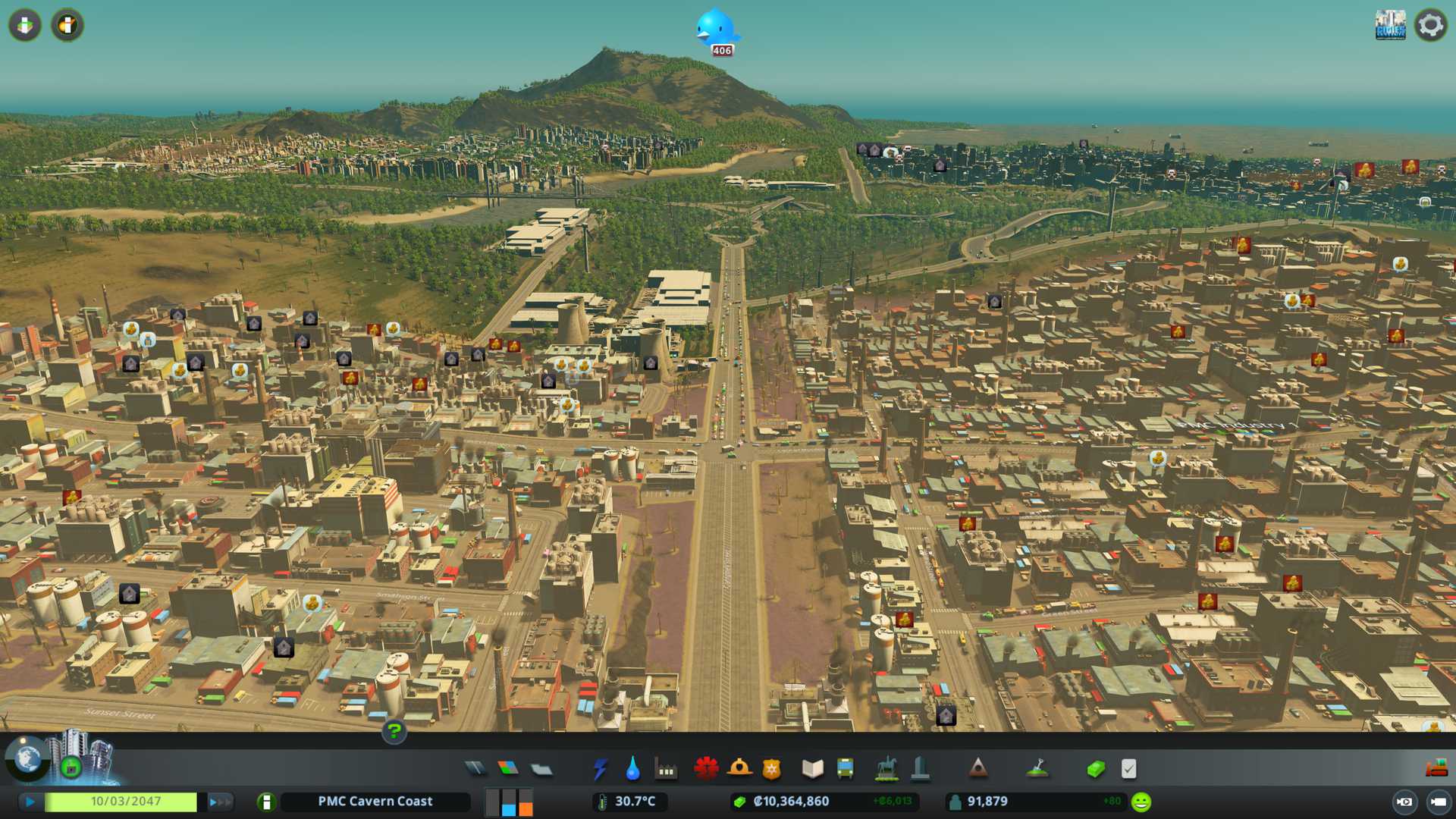Change the simulation speed arrows
1456x819 pixels.
click(220, 802)
